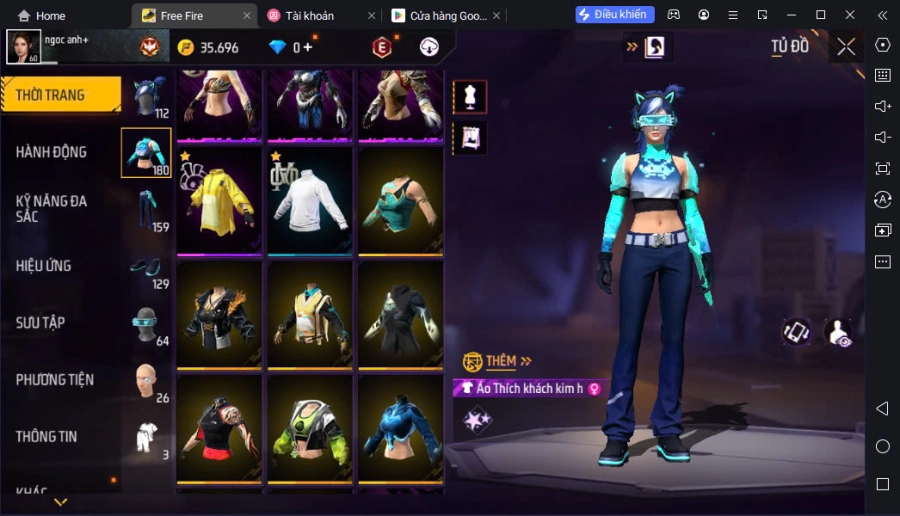Pick the teal tank top item
This screenshot has width=900, height=516.
pyautogui.click(x=400, y=200)
